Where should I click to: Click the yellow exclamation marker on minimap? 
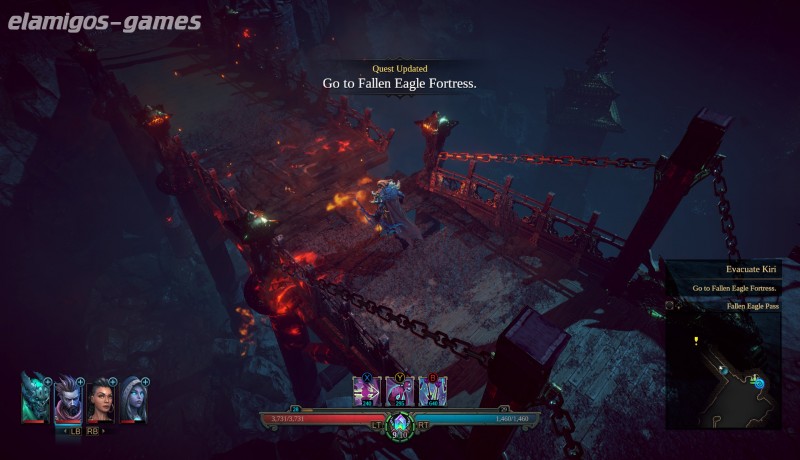click(x=696, y=341)
